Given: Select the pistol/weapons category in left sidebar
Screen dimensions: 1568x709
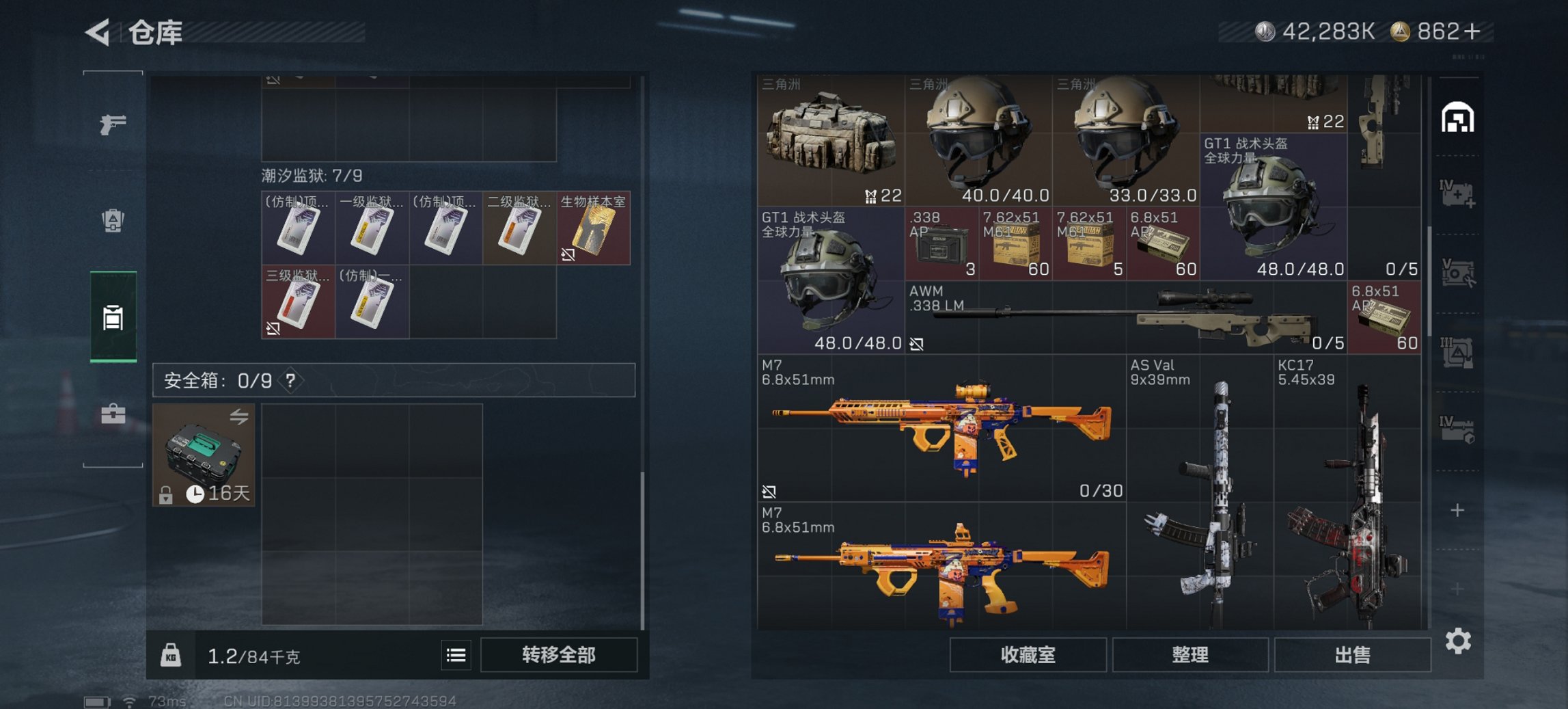Looking at the screenshot, I should point(113,123).
